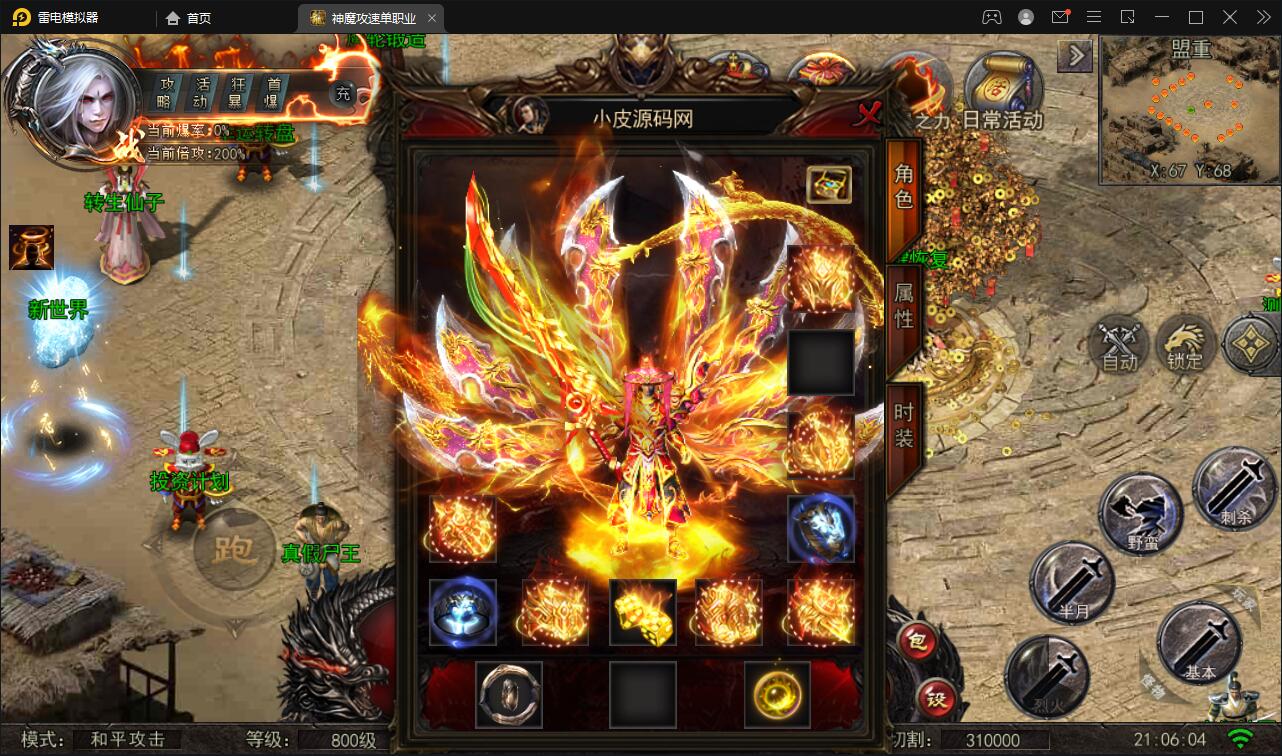Viewport: 1282px width, 756px height.
Task: Collapse the minimap using the arrow chevron
Action: 1075,56
